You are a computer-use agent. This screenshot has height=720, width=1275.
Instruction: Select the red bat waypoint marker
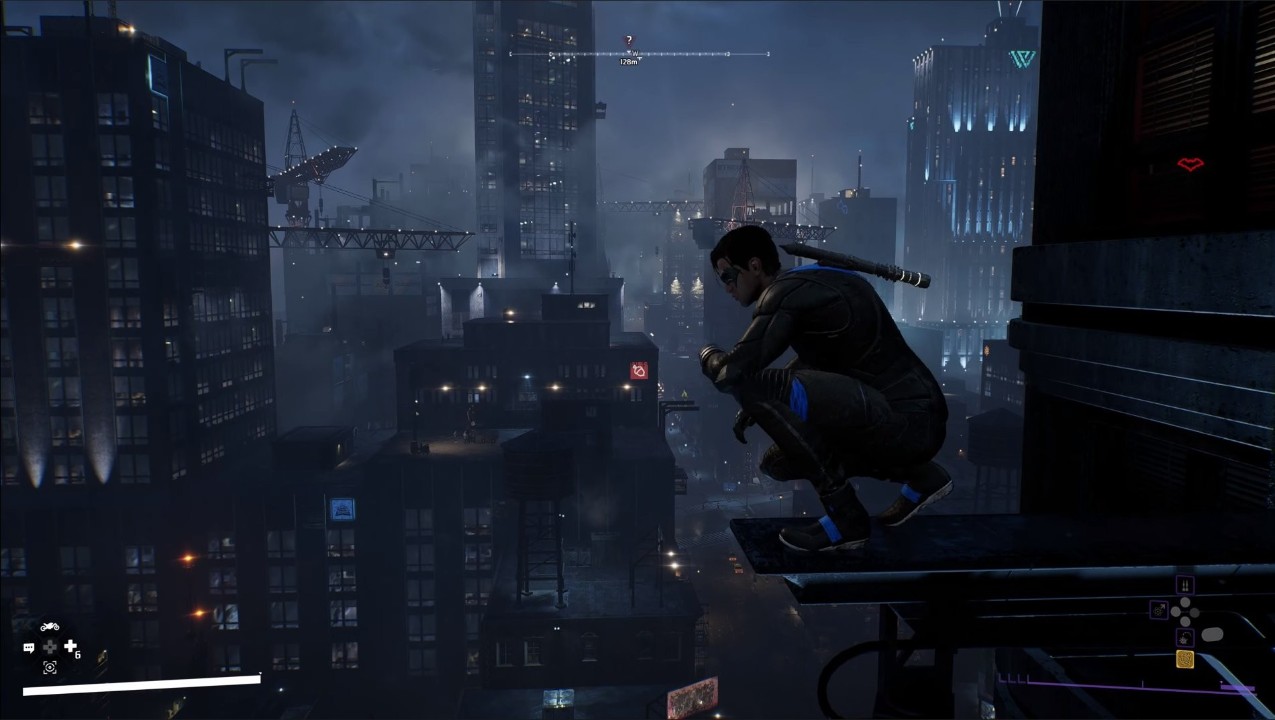(1189, 164)
